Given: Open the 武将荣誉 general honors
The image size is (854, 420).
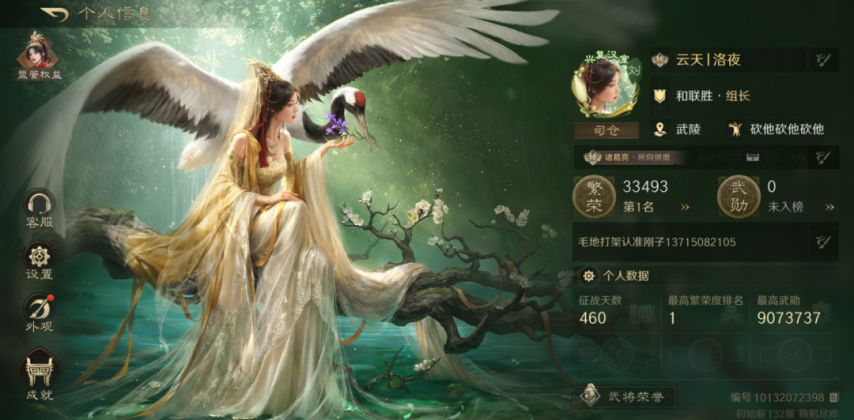Looking at the screenshot, I should click(x=625, y=396).
